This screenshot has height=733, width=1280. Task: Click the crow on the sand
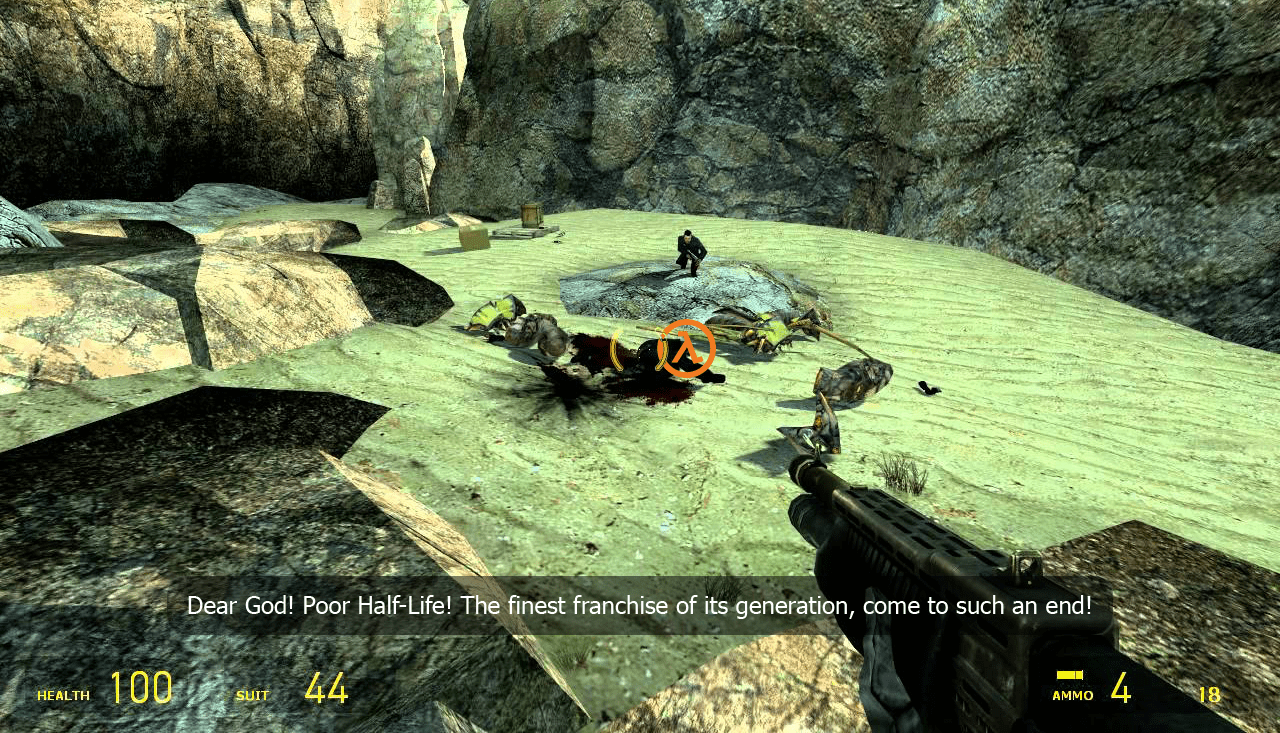pyautogui.click(x=925, y=388)
